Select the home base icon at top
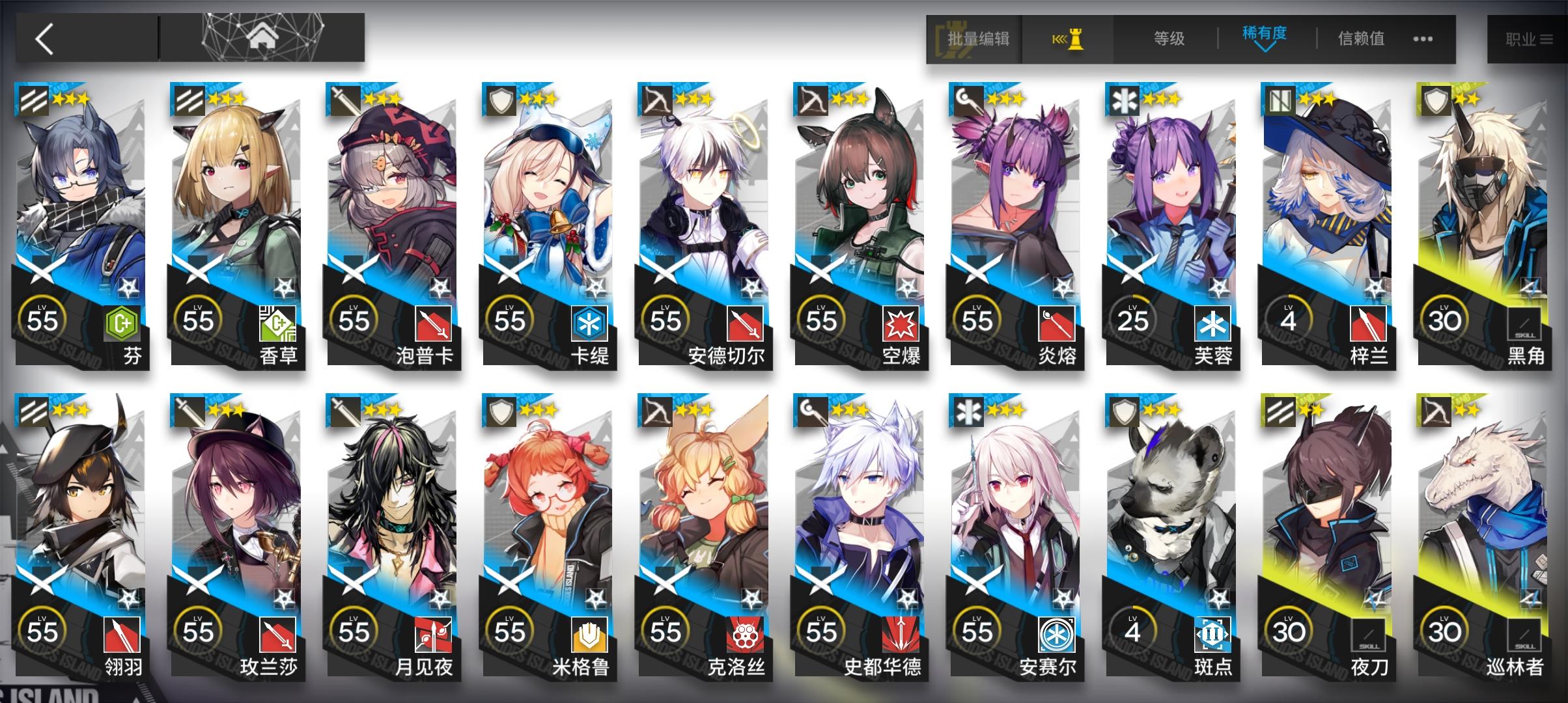The height and width of the screenshot is (703, 1568). coord(260,36)
